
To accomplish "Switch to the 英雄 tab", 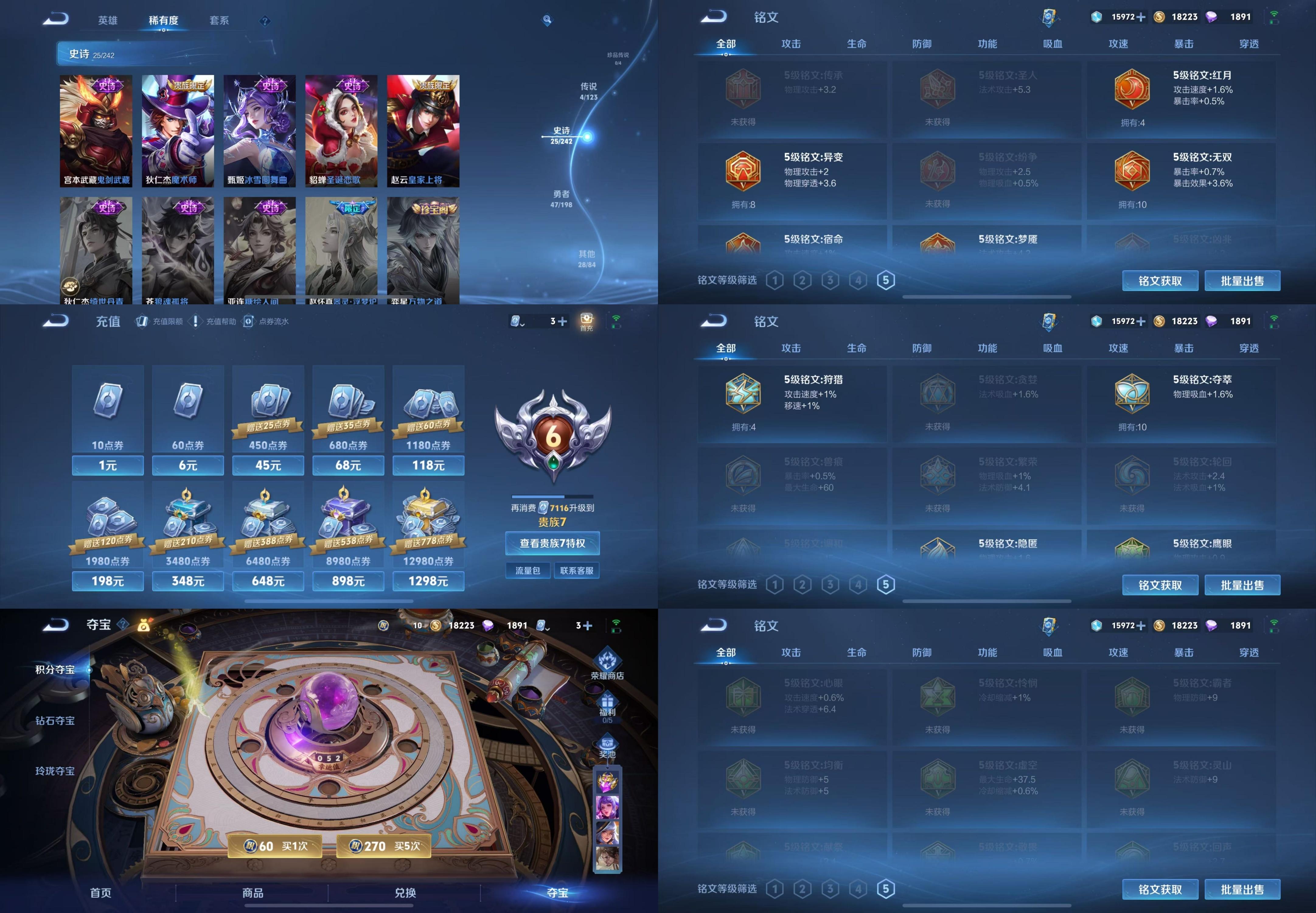I will pyautogui.click(x=107, y=21).
